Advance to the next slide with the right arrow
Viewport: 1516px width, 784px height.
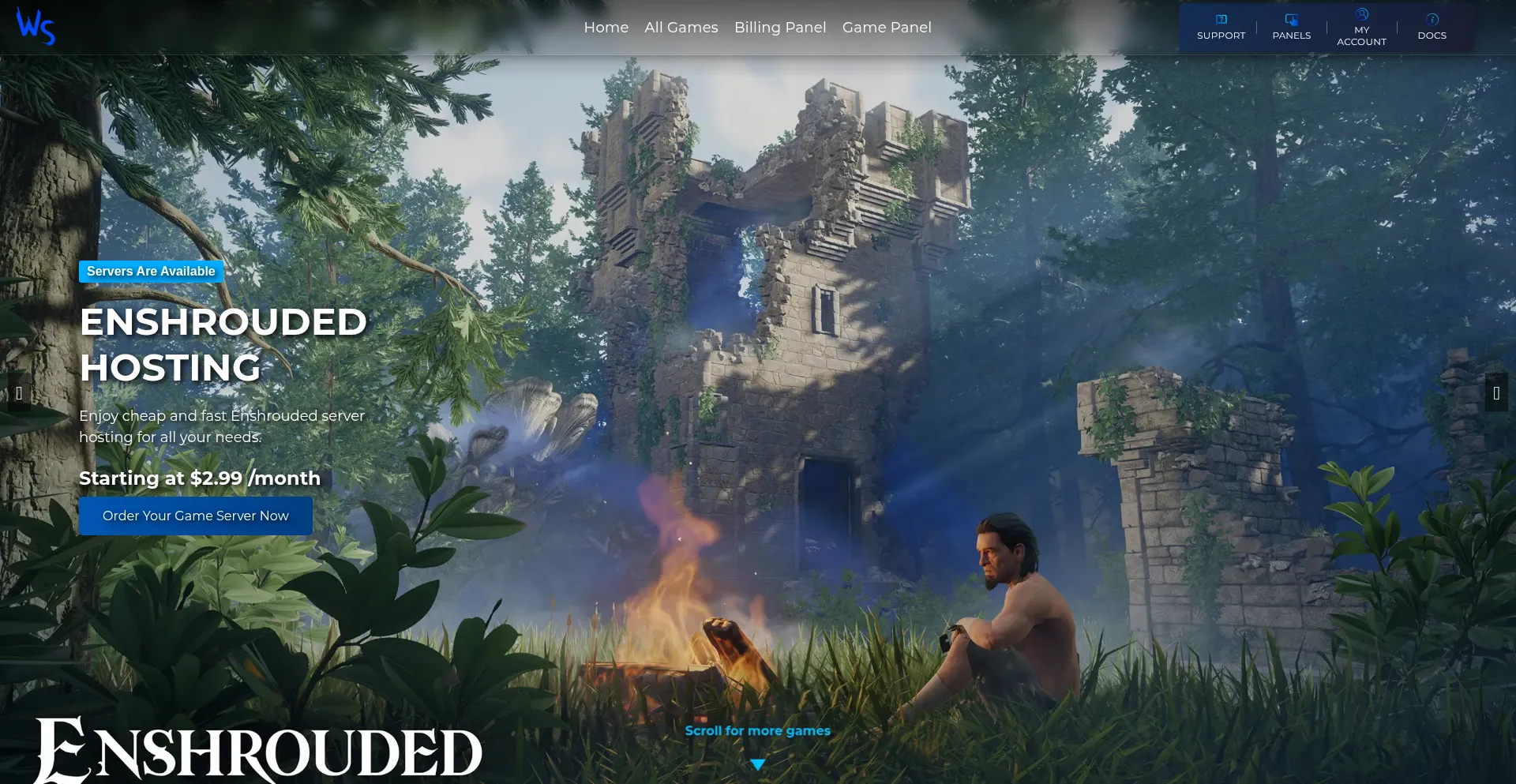click(1495, 392)
